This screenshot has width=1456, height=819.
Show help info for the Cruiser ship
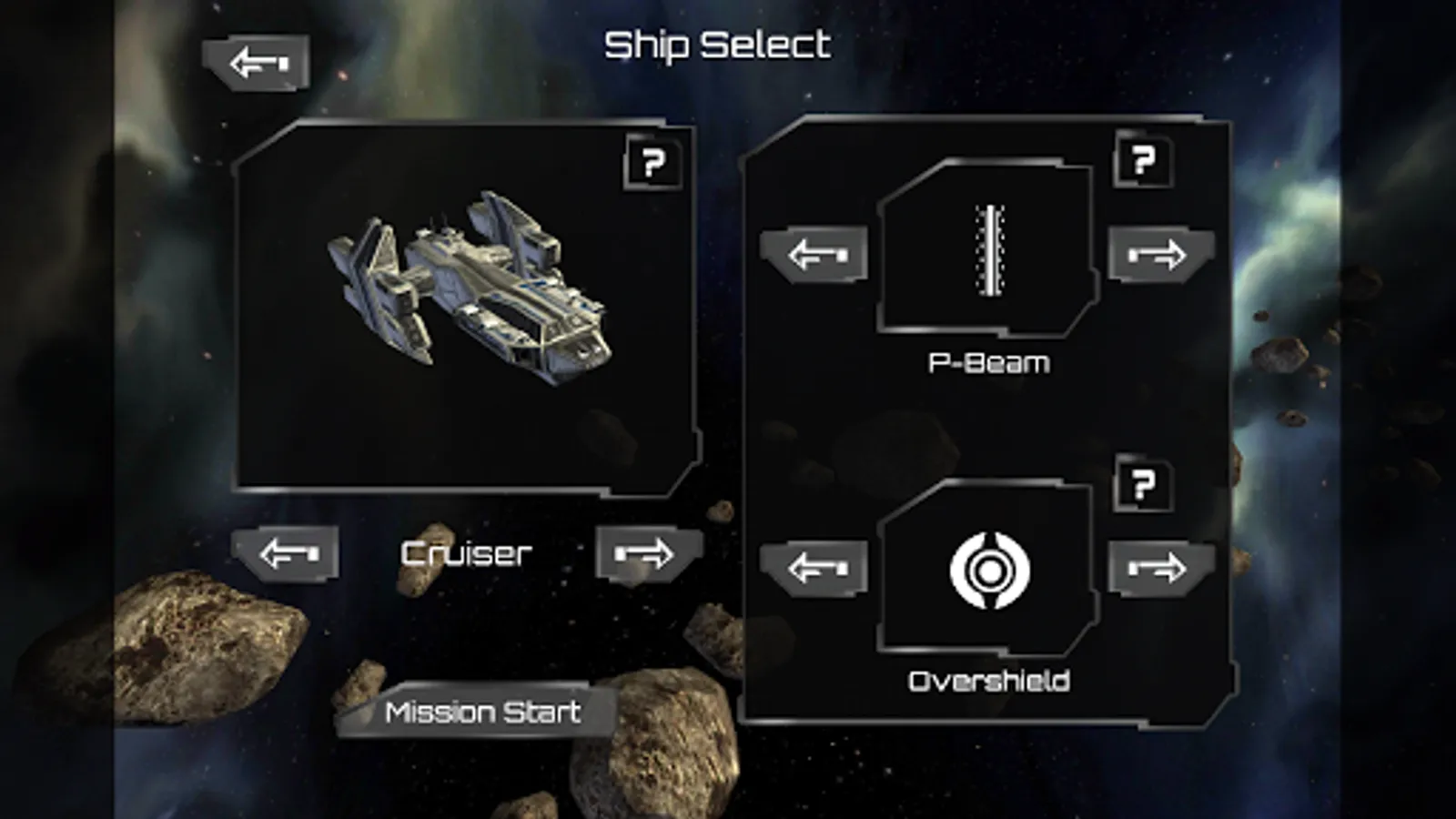(x=652, y=163)
